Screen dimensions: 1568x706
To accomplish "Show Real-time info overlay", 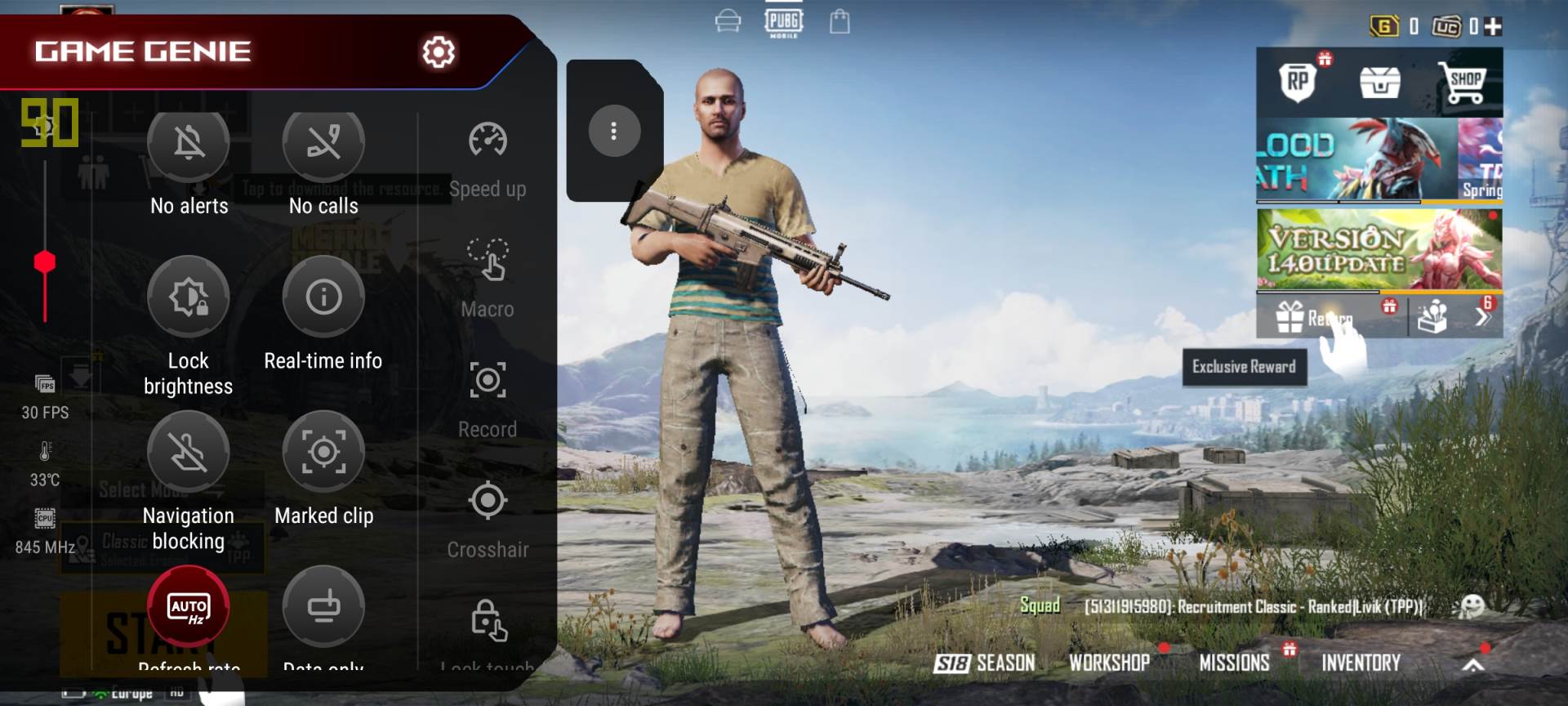I will click(323, 297).
